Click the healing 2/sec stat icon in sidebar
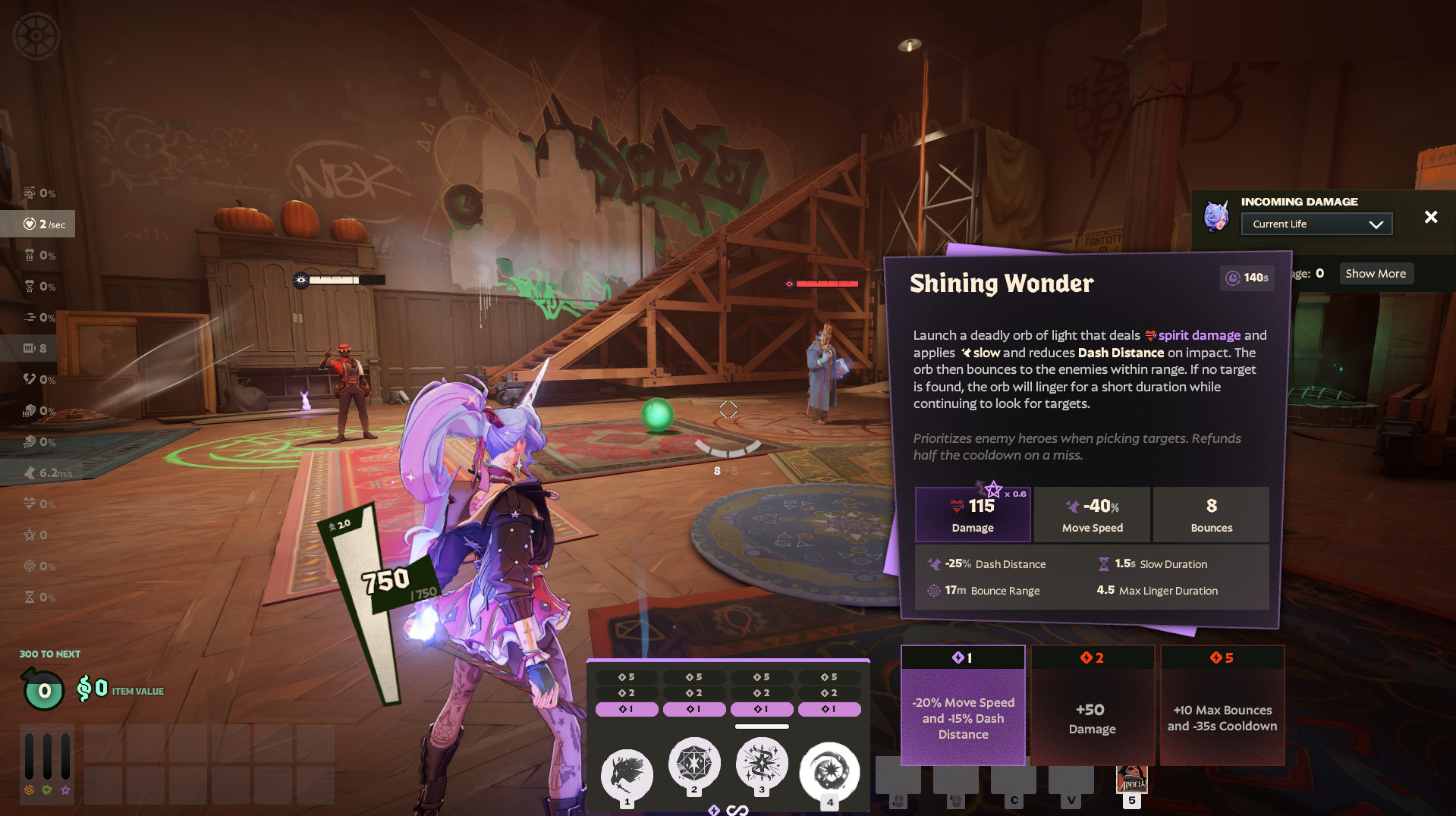Screen dimensions: 1456x816 31,224
